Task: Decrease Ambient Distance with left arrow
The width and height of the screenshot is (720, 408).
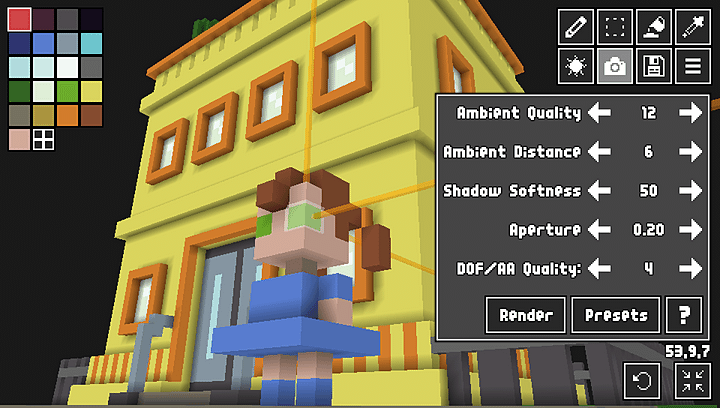Action: point(599,152)
